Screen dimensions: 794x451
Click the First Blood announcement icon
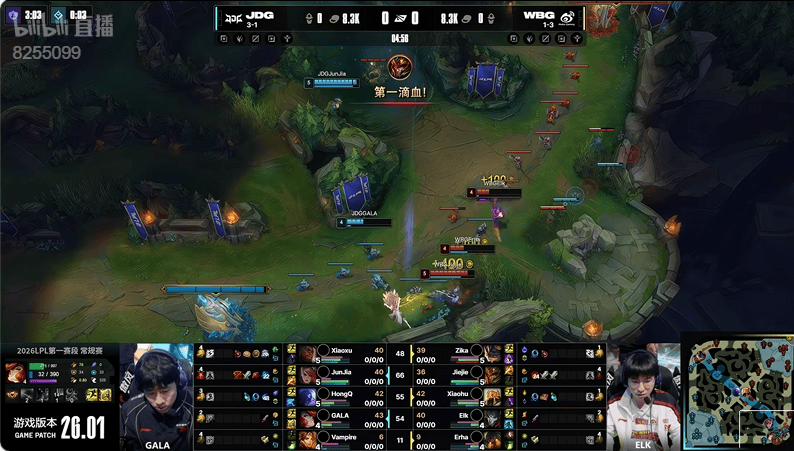coord(400,68)
